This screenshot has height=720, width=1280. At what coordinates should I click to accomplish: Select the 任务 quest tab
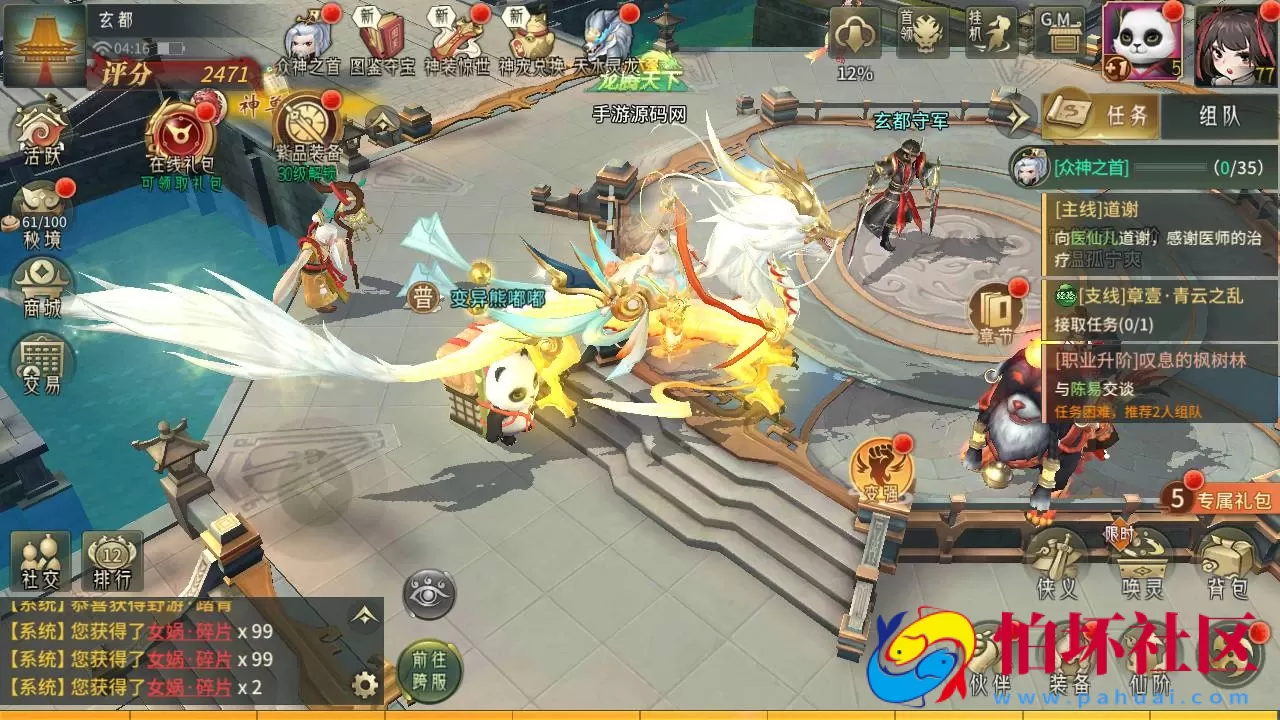(x=1102, y=116)
